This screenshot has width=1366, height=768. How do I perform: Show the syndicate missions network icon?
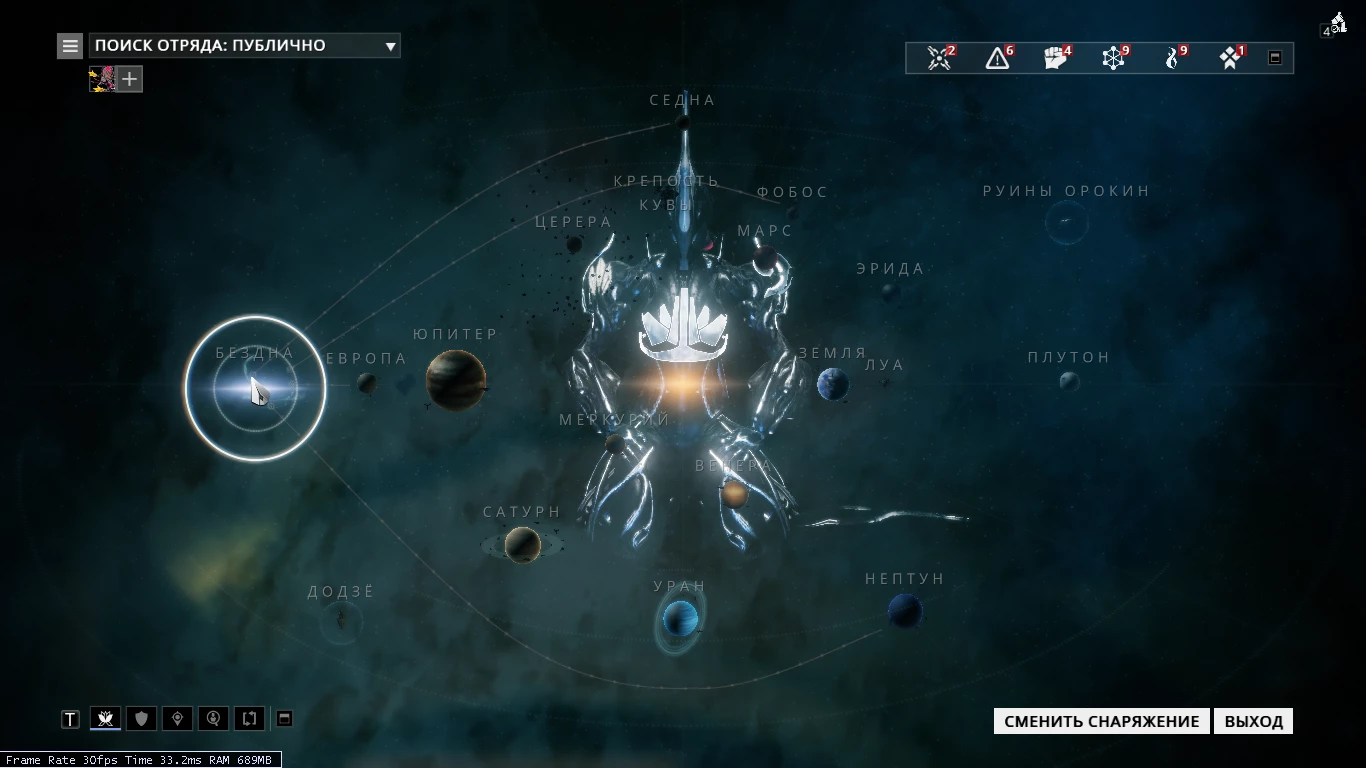(x=1114, y=58)
